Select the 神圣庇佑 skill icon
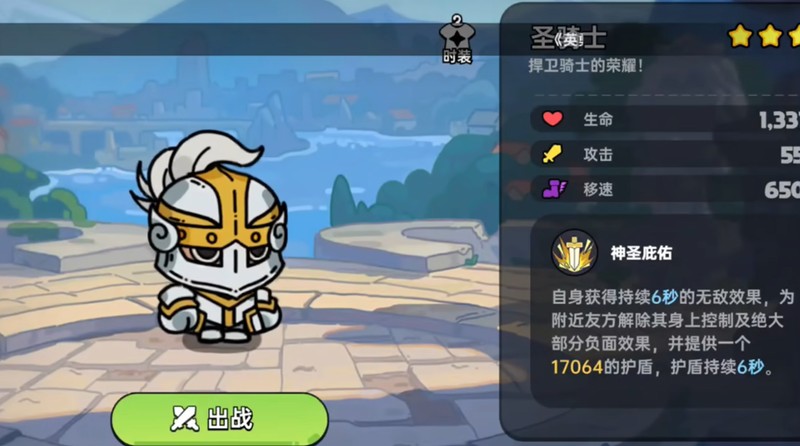Screen dimensions: 800x446 574,255
